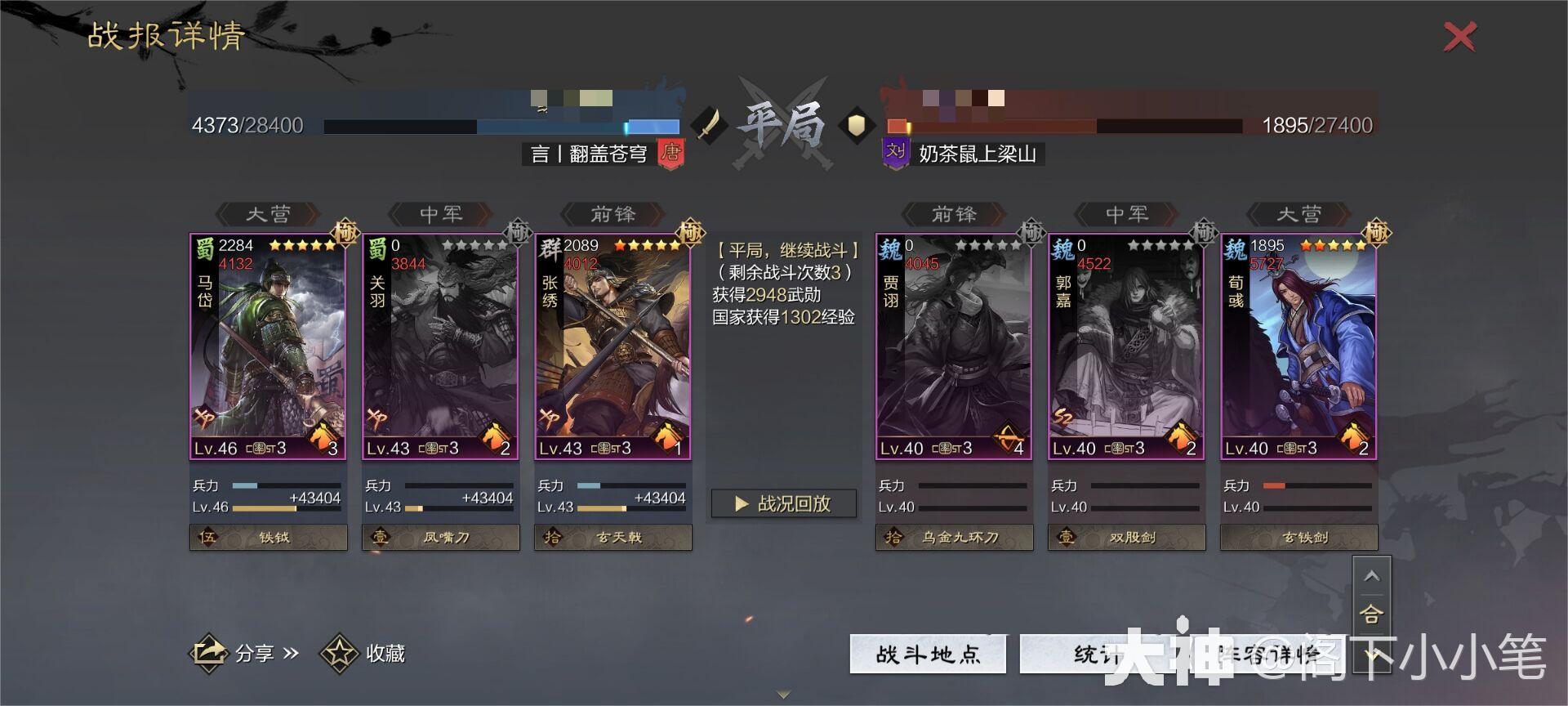Click the 刘 faction badge beside 奶茶鼠上梁山
The height and width of the screenshot is (706, 1568).
coord(894,153)
